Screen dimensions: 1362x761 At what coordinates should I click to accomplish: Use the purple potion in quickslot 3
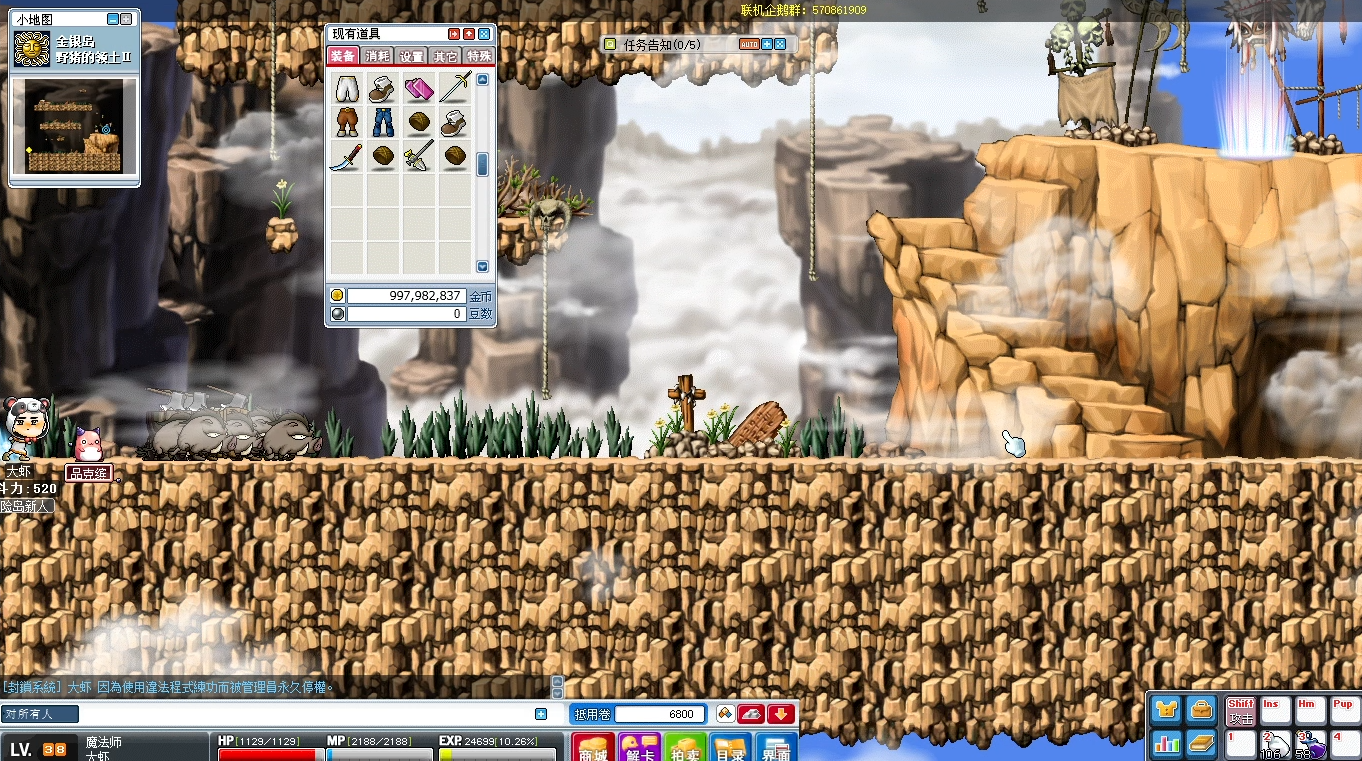tap(1310, 745)
